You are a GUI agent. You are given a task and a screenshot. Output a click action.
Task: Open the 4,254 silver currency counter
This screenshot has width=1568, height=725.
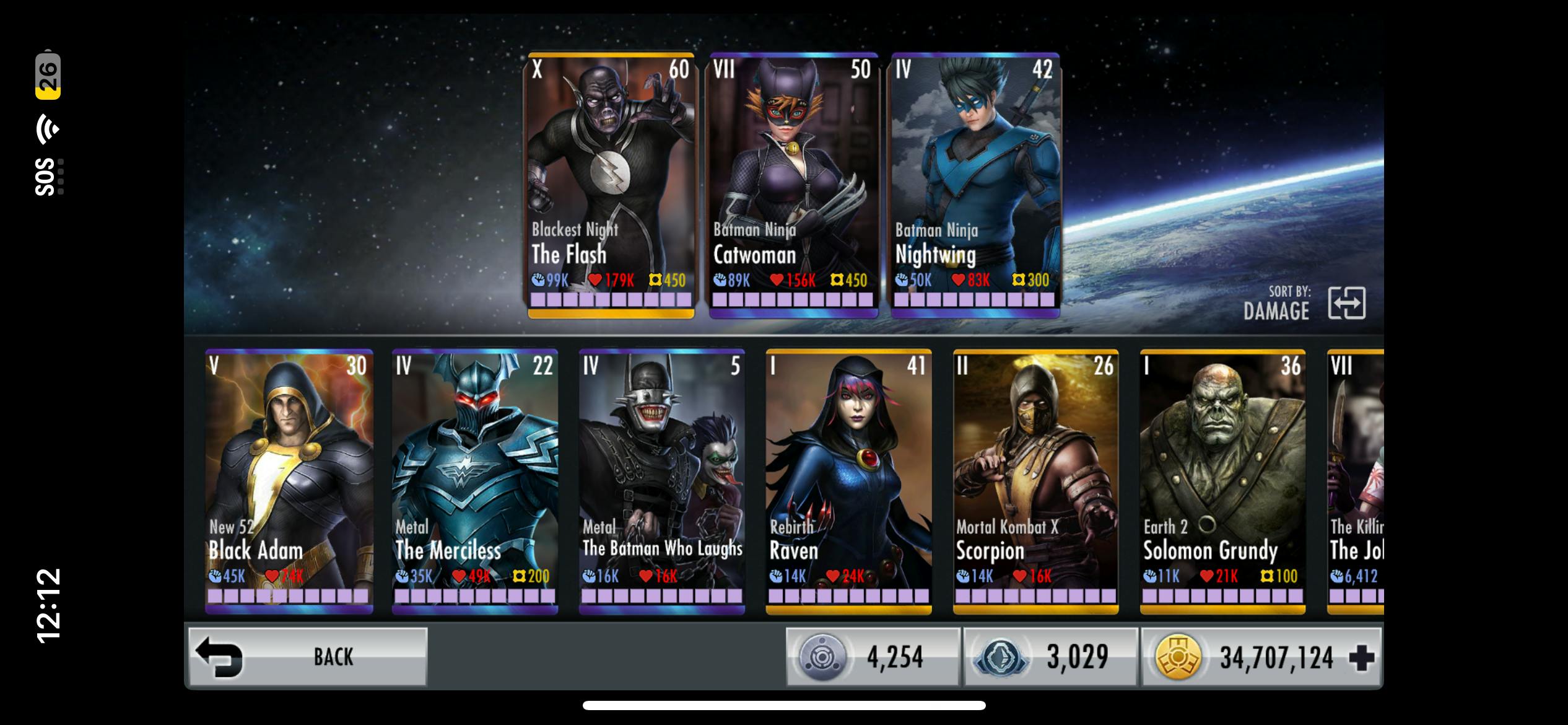873,657
